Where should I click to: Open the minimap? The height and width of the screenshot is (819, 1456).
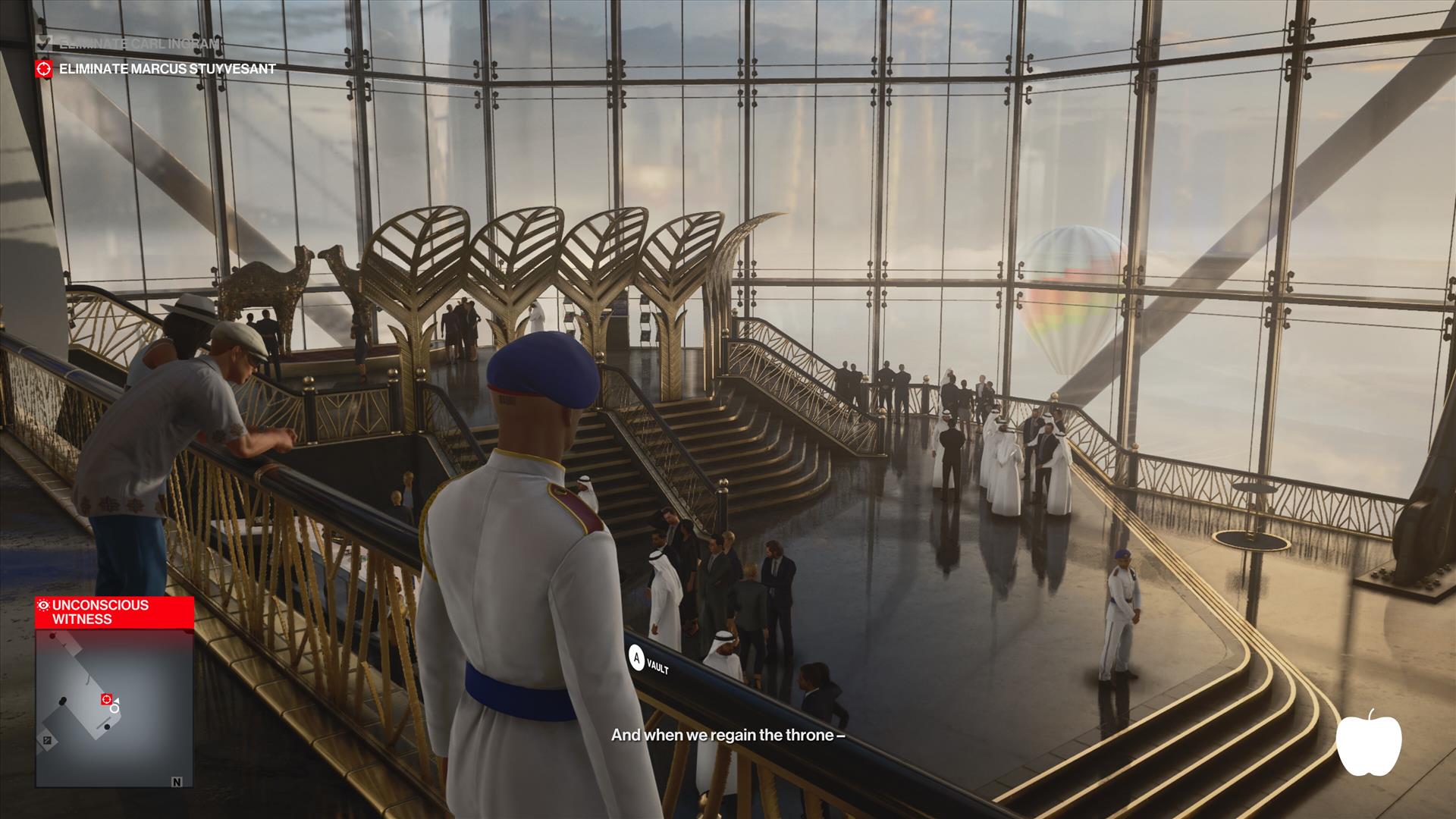point(114,708)
